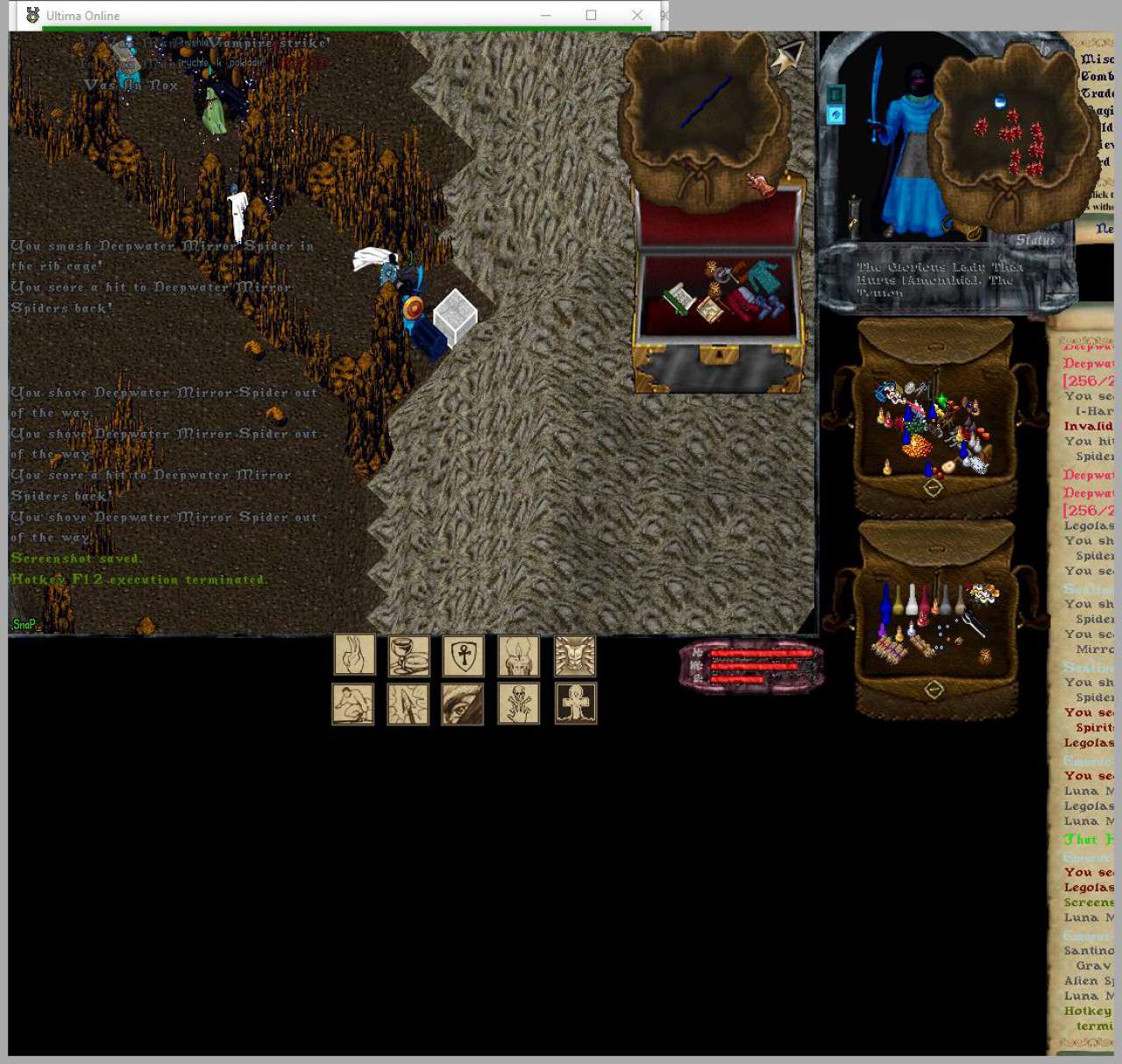The width and height of the screenshot is (1122, 1064).
Task: Close the Ultima Online window
Action: coord(637,15)
